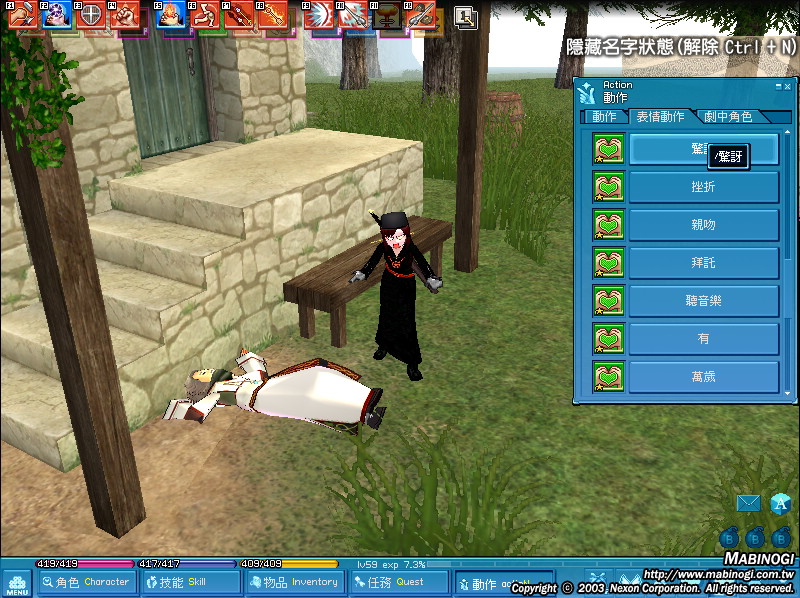Open the 技能 Skill window

[190, 582]
